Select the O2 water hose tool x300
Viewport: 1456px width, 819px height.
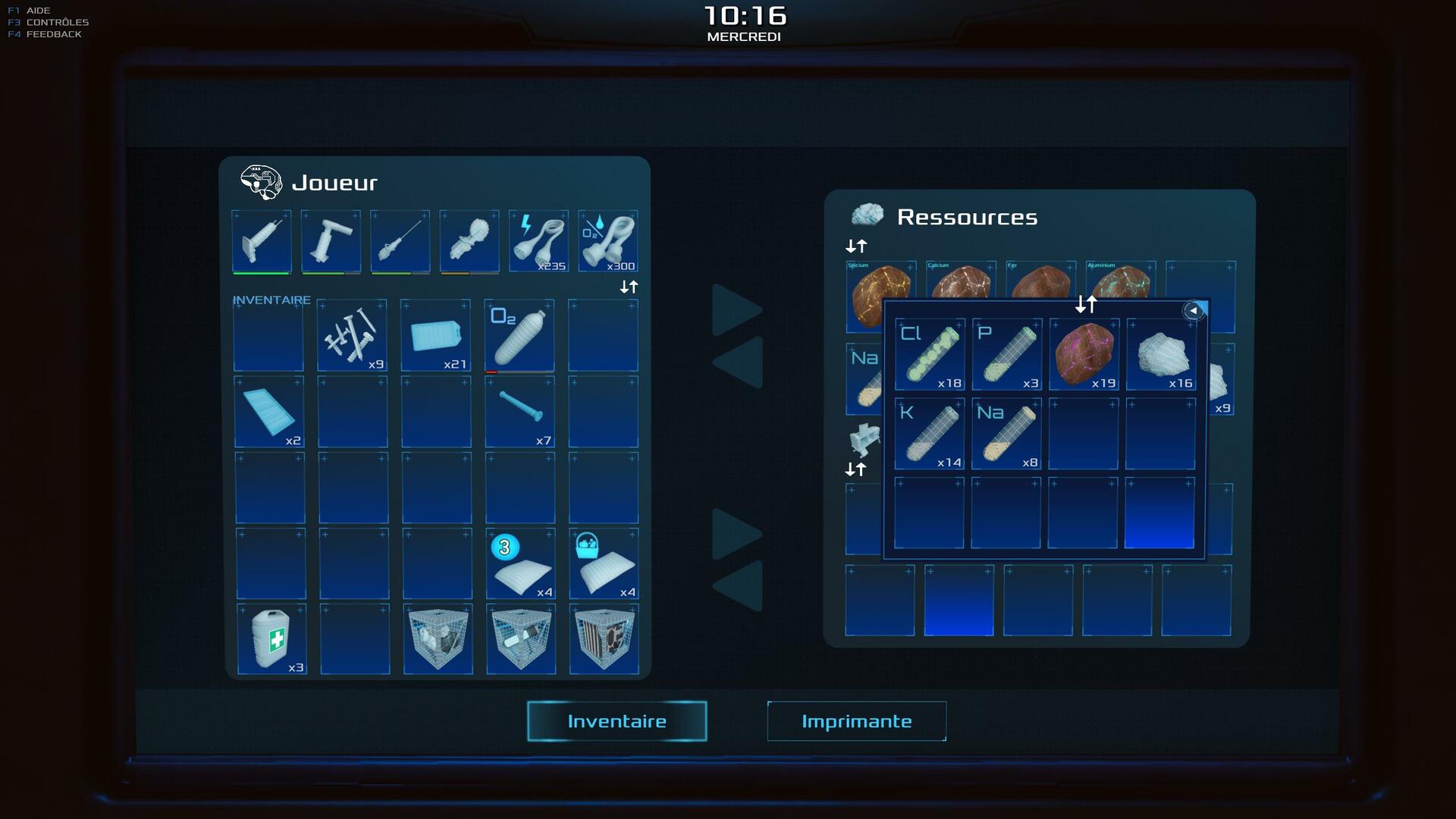click(608, 241)
